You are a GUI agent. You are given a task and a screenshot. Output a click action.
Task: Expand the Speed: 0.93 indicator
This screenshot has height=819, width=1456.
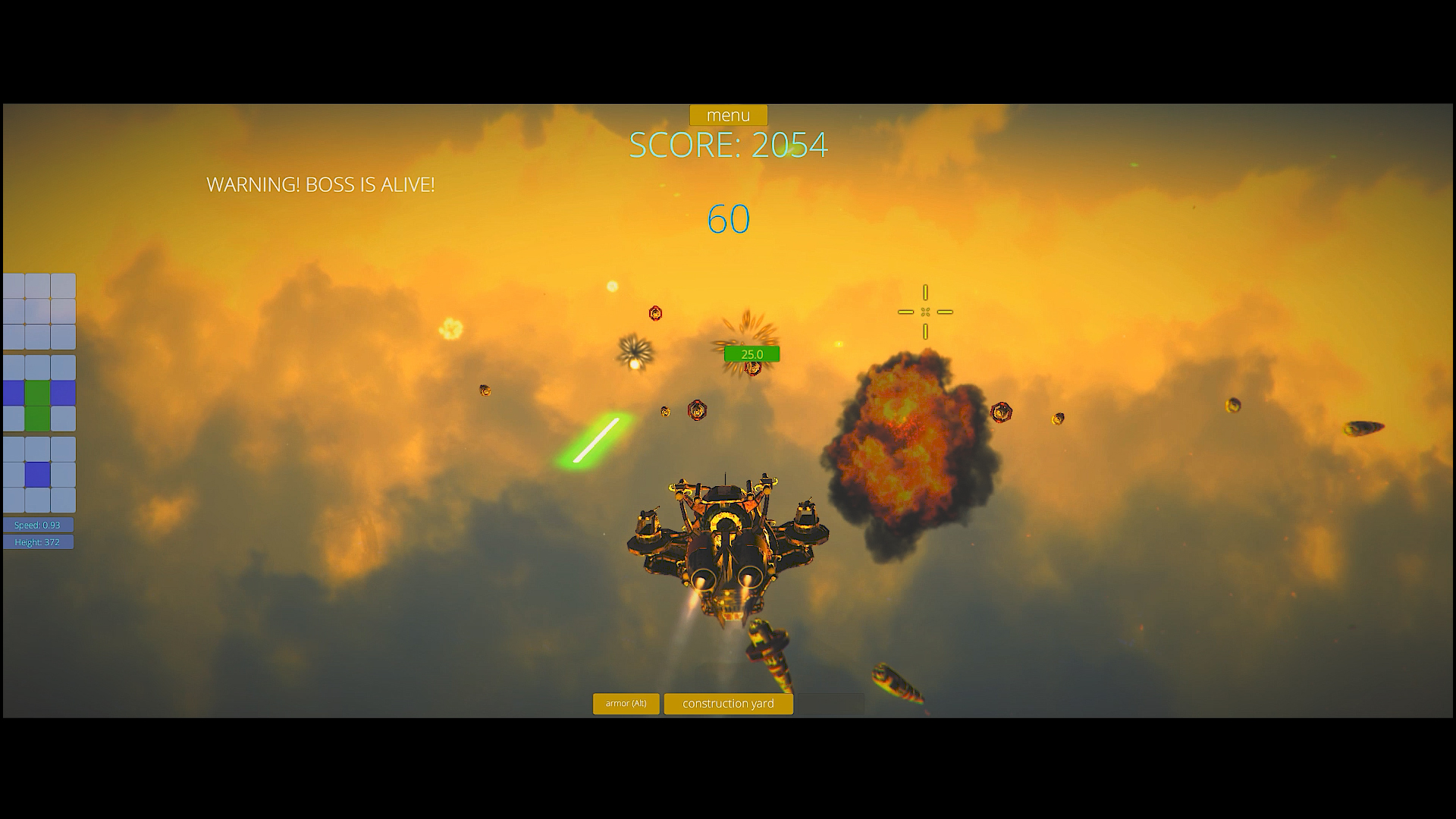tap(38, 524)
